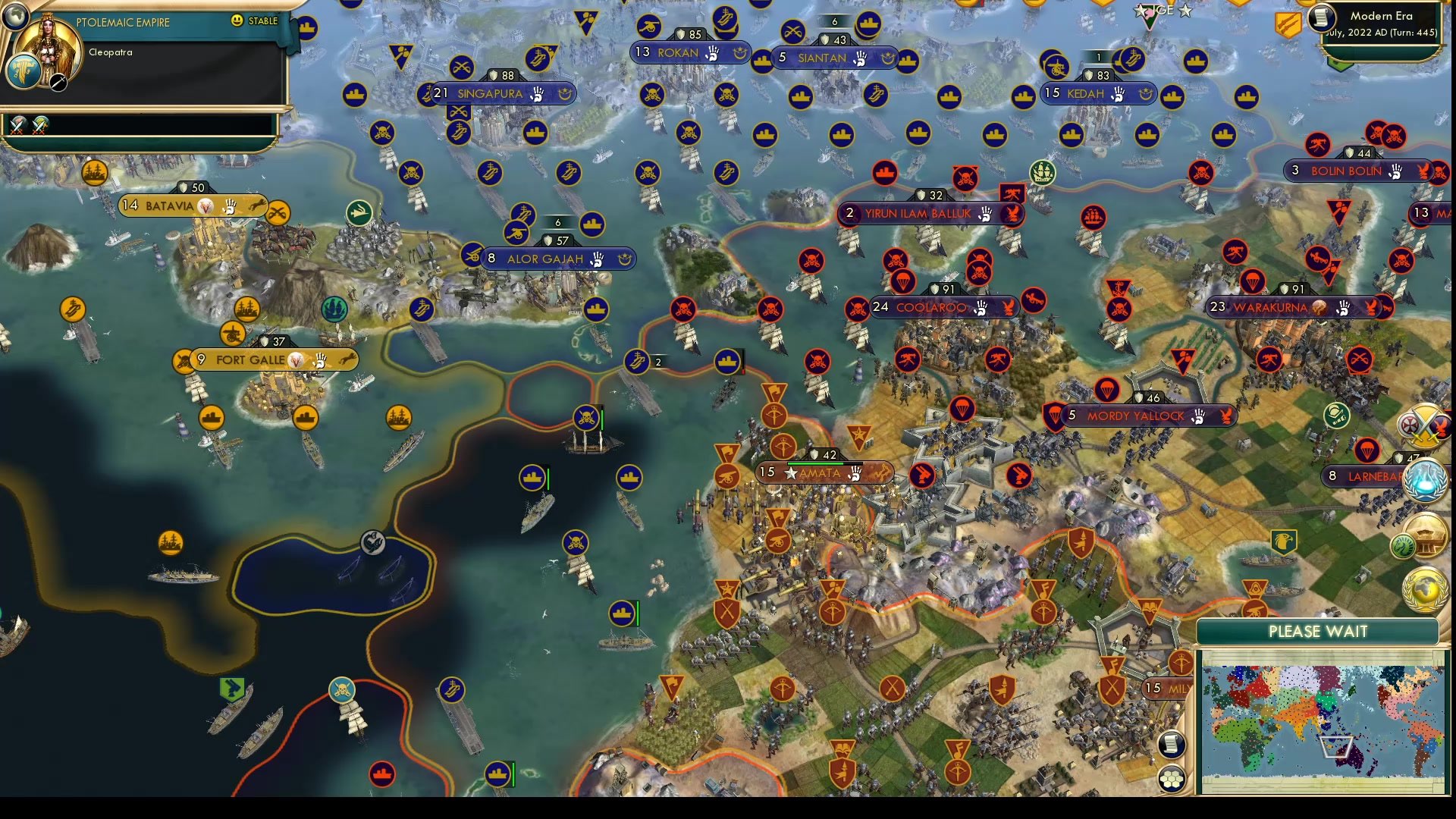The height and width of the screenshot is (819, 1456).
Task: Click the dagger icon below Cleopatra's portrait
Action: [58, 83]
